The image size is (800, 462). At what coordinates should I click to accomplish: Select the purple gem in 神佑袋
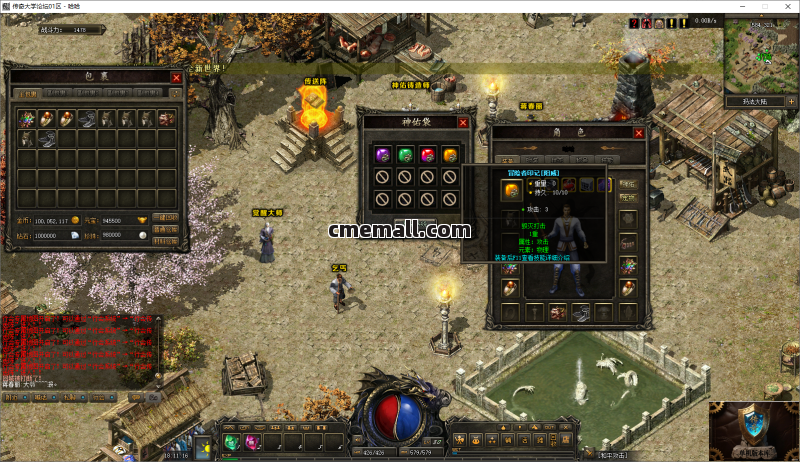381,154
